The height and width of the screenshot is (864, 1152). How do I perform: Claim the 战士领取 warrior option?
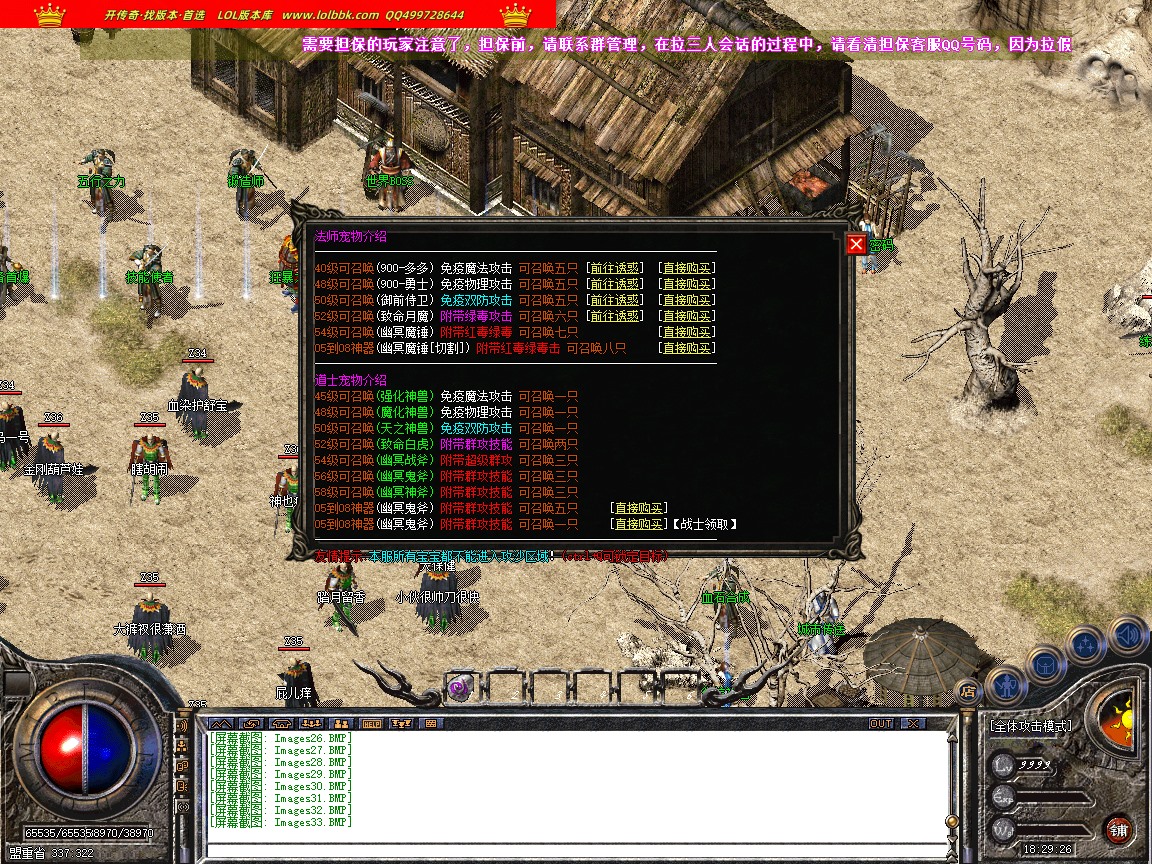704,524
